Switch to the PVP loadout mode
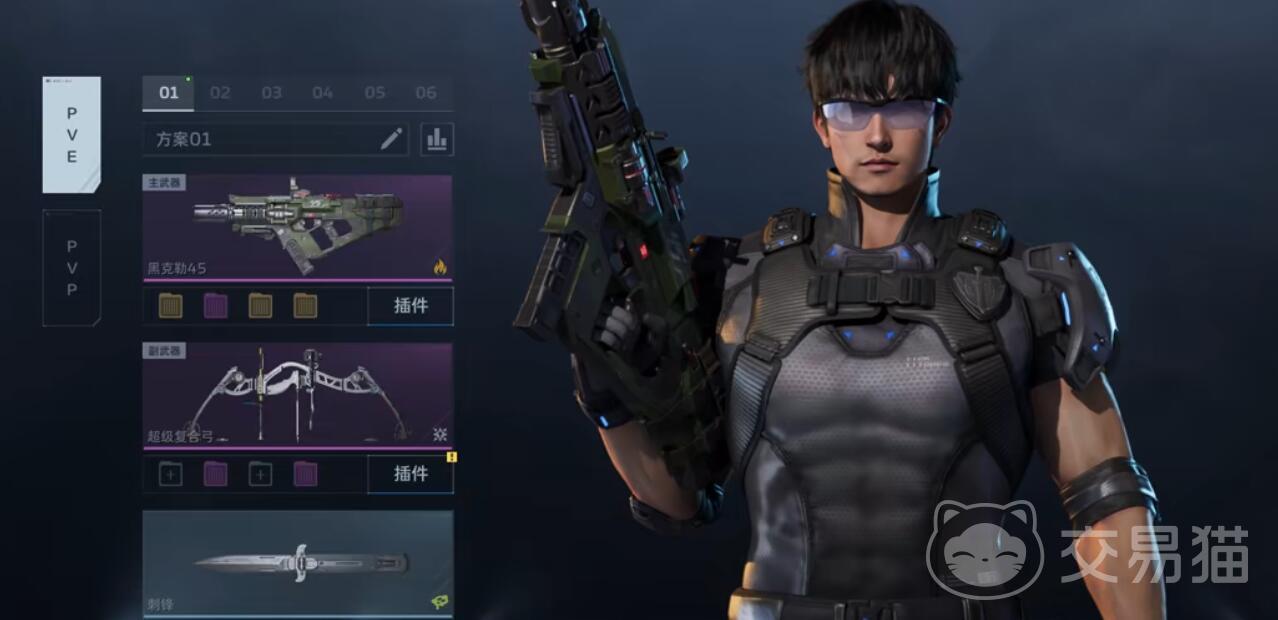The image size is (1278, 620). click(x=71, y=267)
